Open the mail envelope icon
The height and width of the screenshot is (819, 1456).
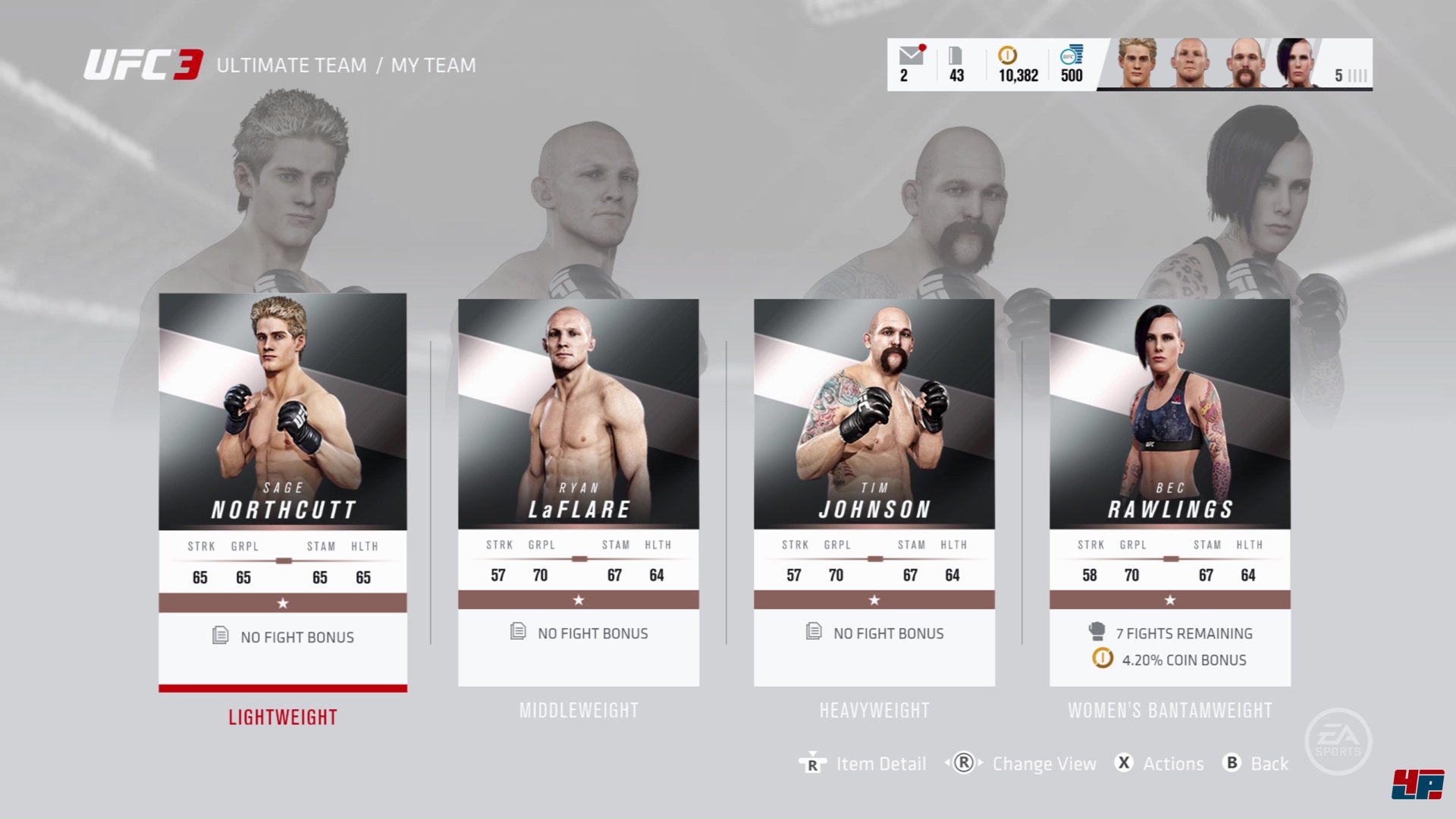(911, 57)
